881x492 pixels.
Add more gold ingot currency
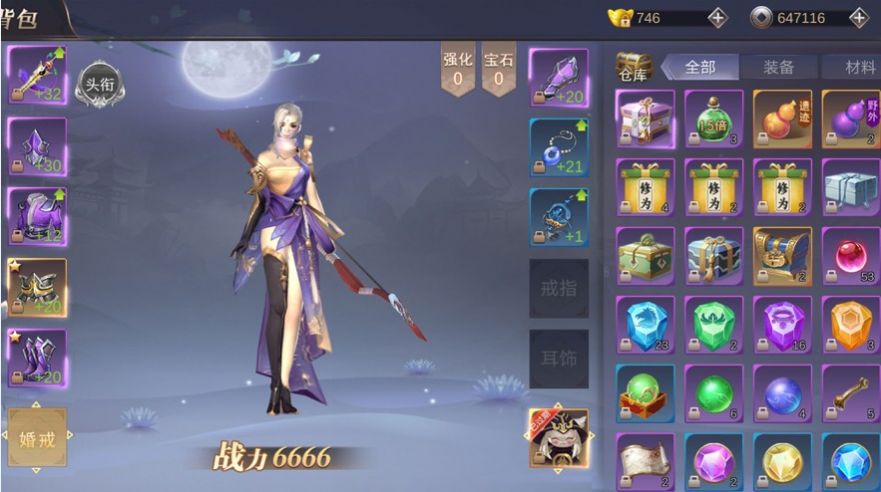tap(717, 17)
